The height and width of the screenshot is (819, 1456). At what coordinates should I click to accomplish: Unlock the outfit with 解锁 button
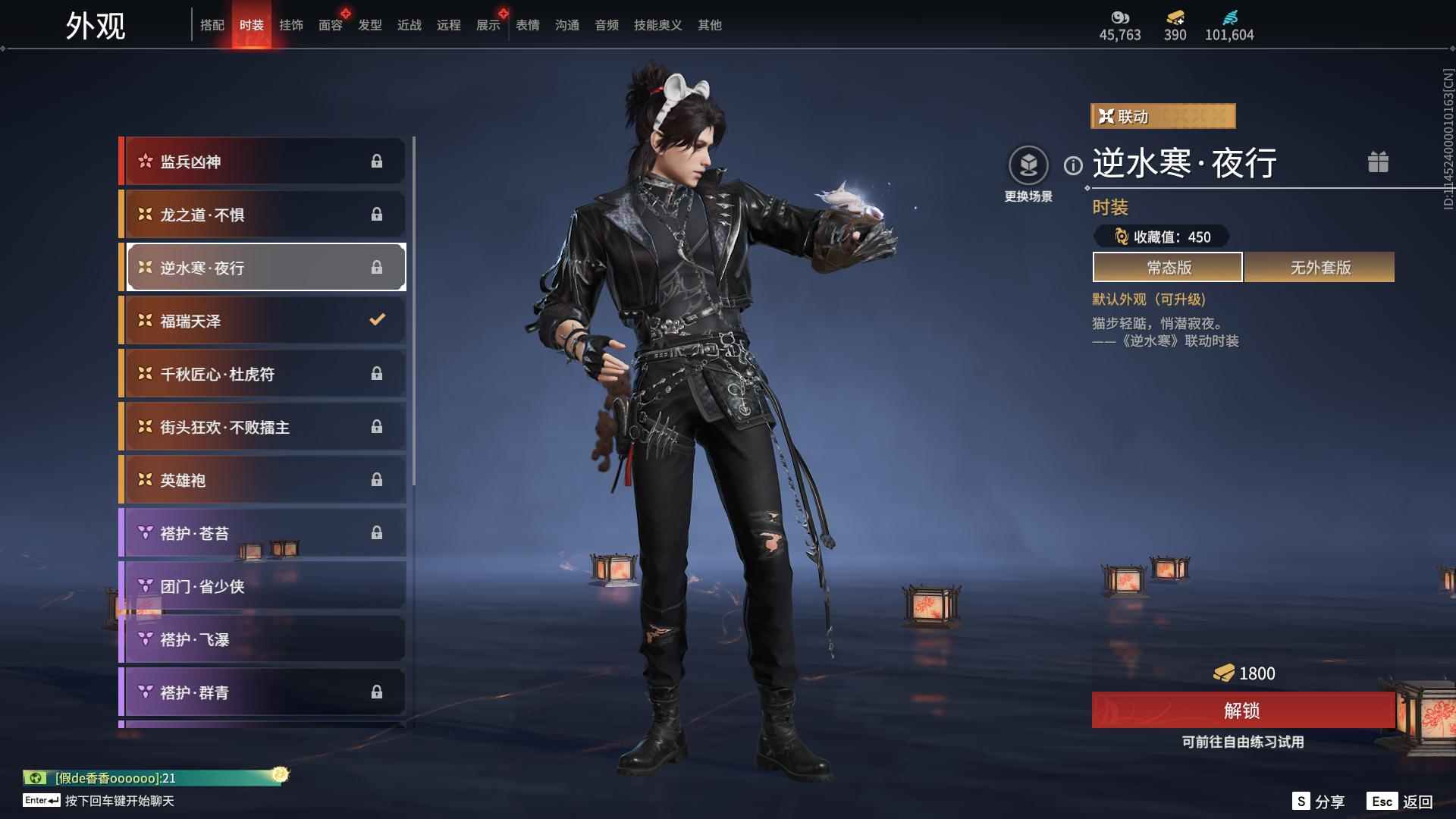[1242, 711]
